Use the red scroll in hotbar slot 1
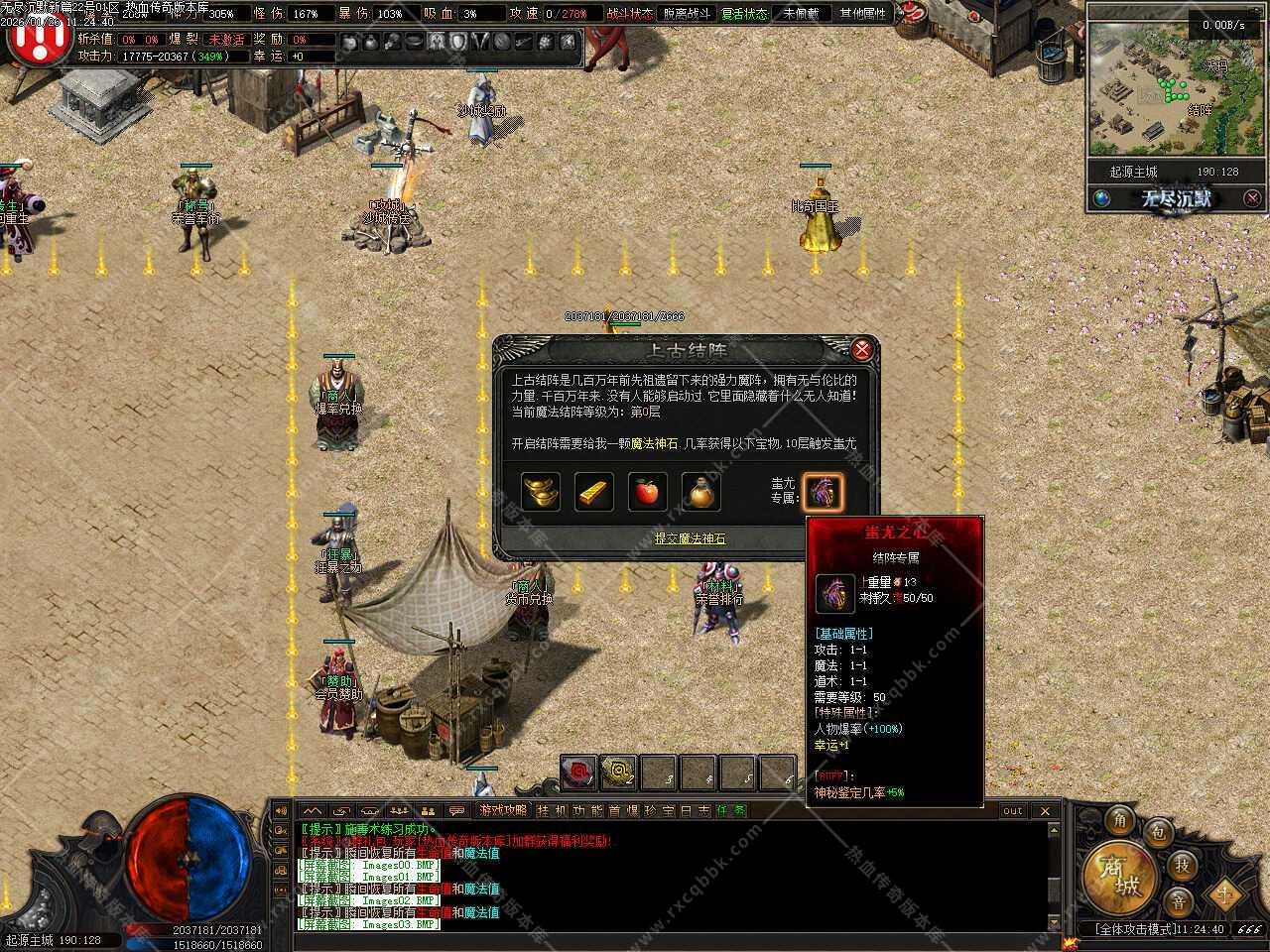The width and height of the screenshot is (1270, 952). pos(578,772)
